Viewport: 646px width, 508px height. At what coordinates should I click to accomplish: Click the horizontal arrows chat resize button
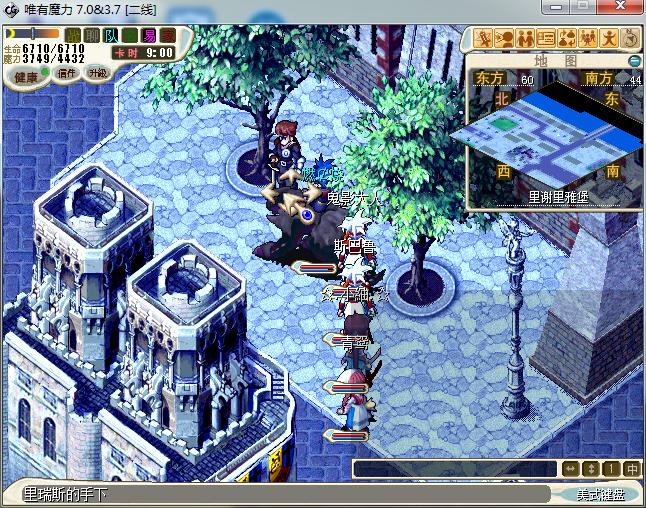[571, 468]
